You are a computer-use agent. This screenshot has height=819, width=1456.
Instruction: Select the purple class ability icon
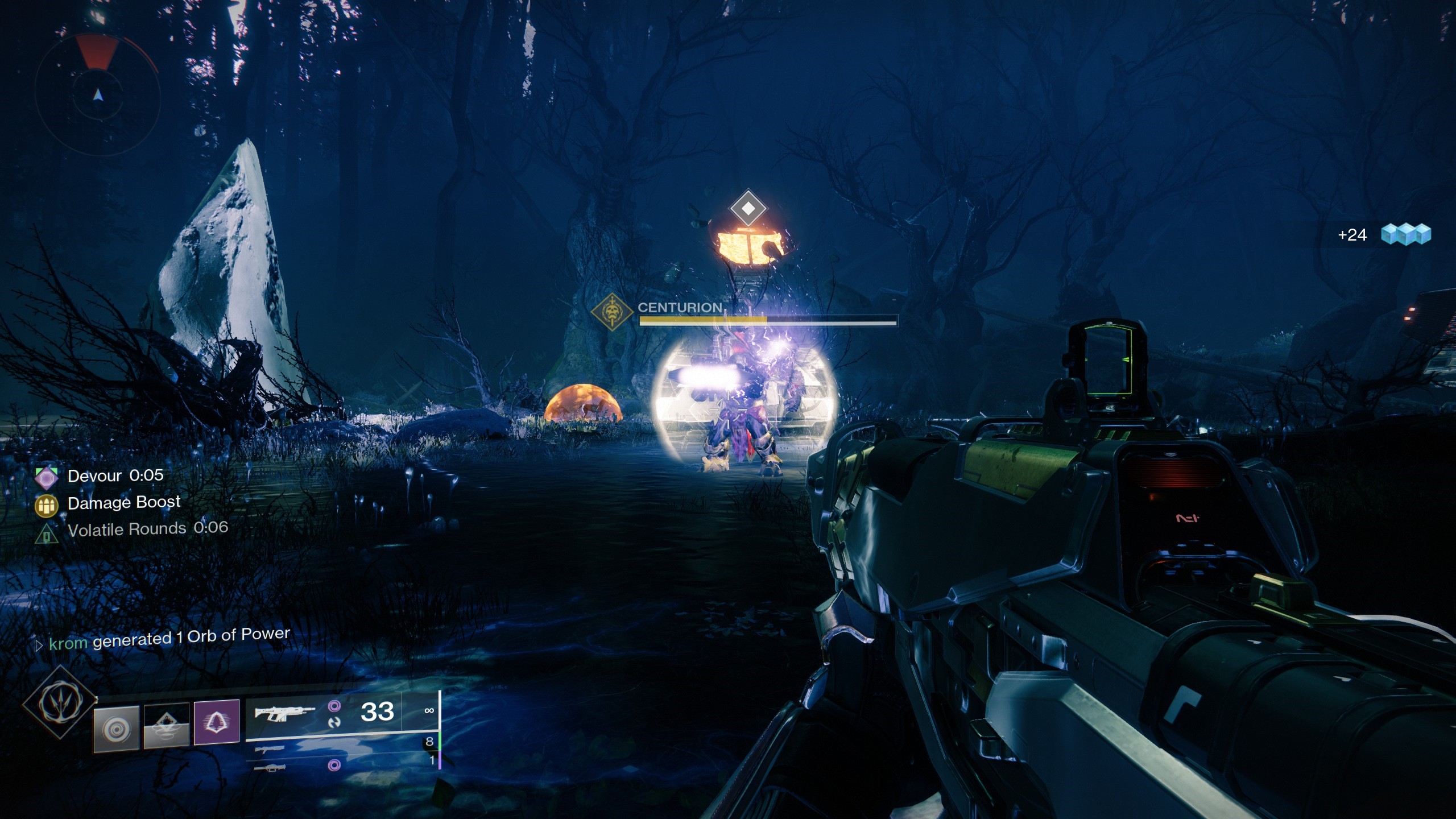coord(216,722)
